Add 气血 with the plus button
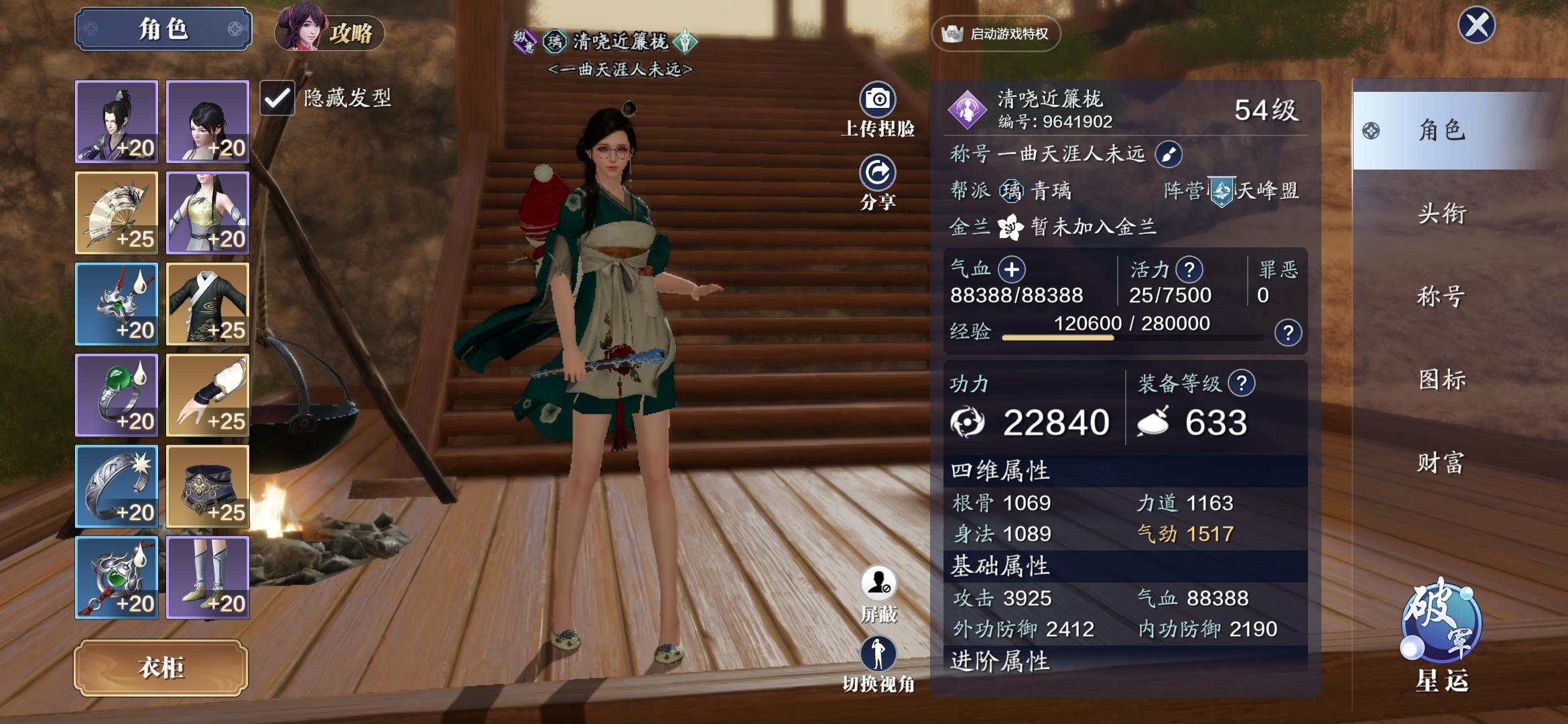 [1011, 269]
